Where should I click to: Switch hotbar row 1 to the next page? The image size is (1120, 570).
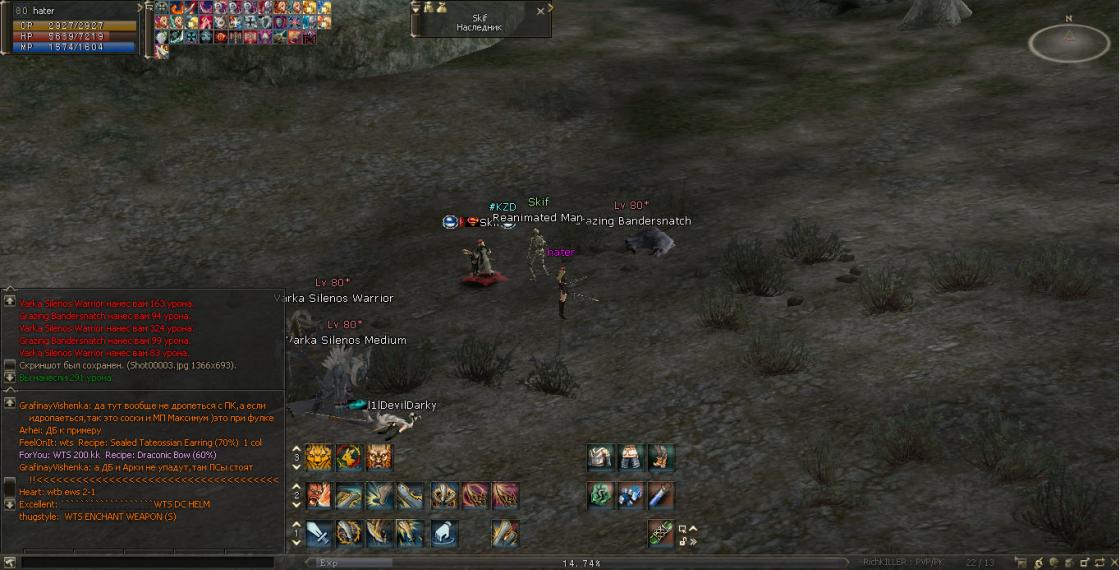[296, 541]
